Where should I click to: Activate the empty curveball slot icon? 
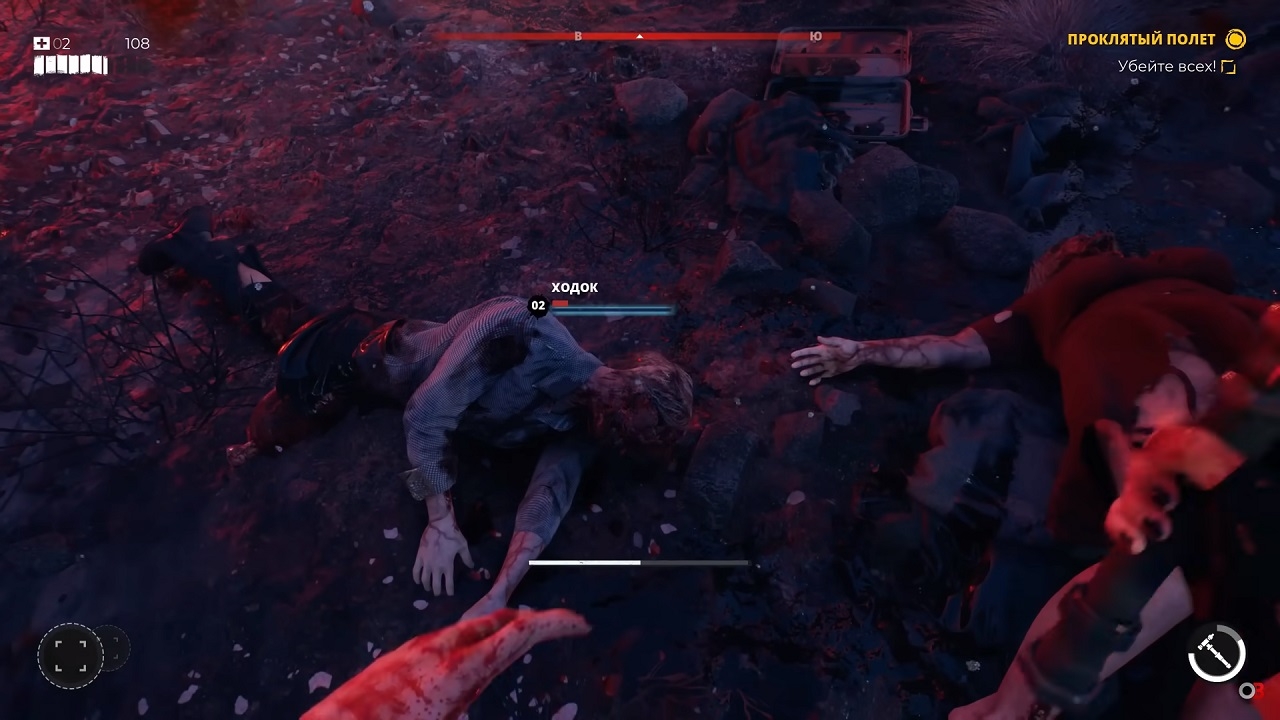point(70,655)
